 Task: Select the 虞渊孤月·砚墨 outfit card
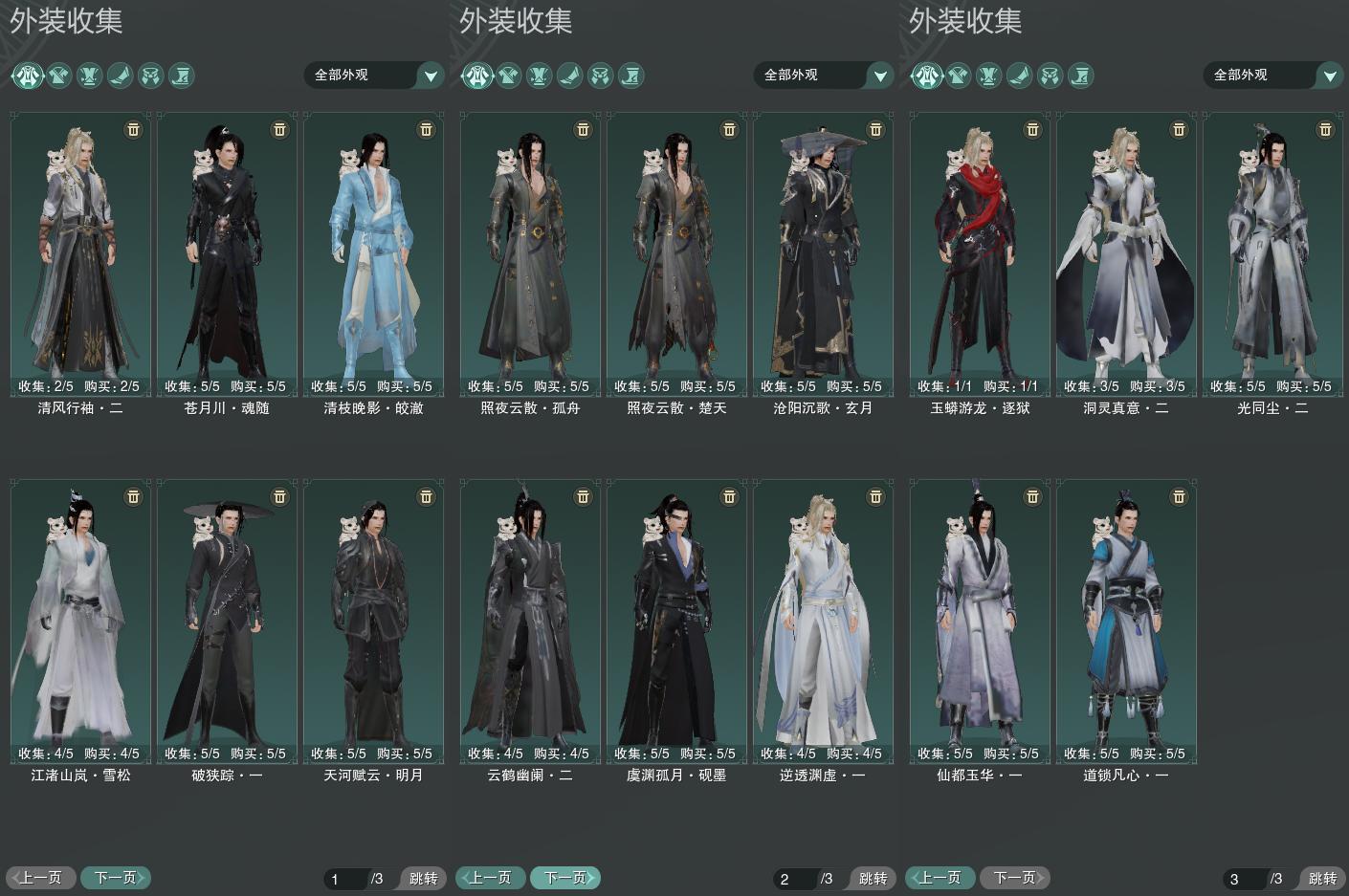click(x=676, y=622)
